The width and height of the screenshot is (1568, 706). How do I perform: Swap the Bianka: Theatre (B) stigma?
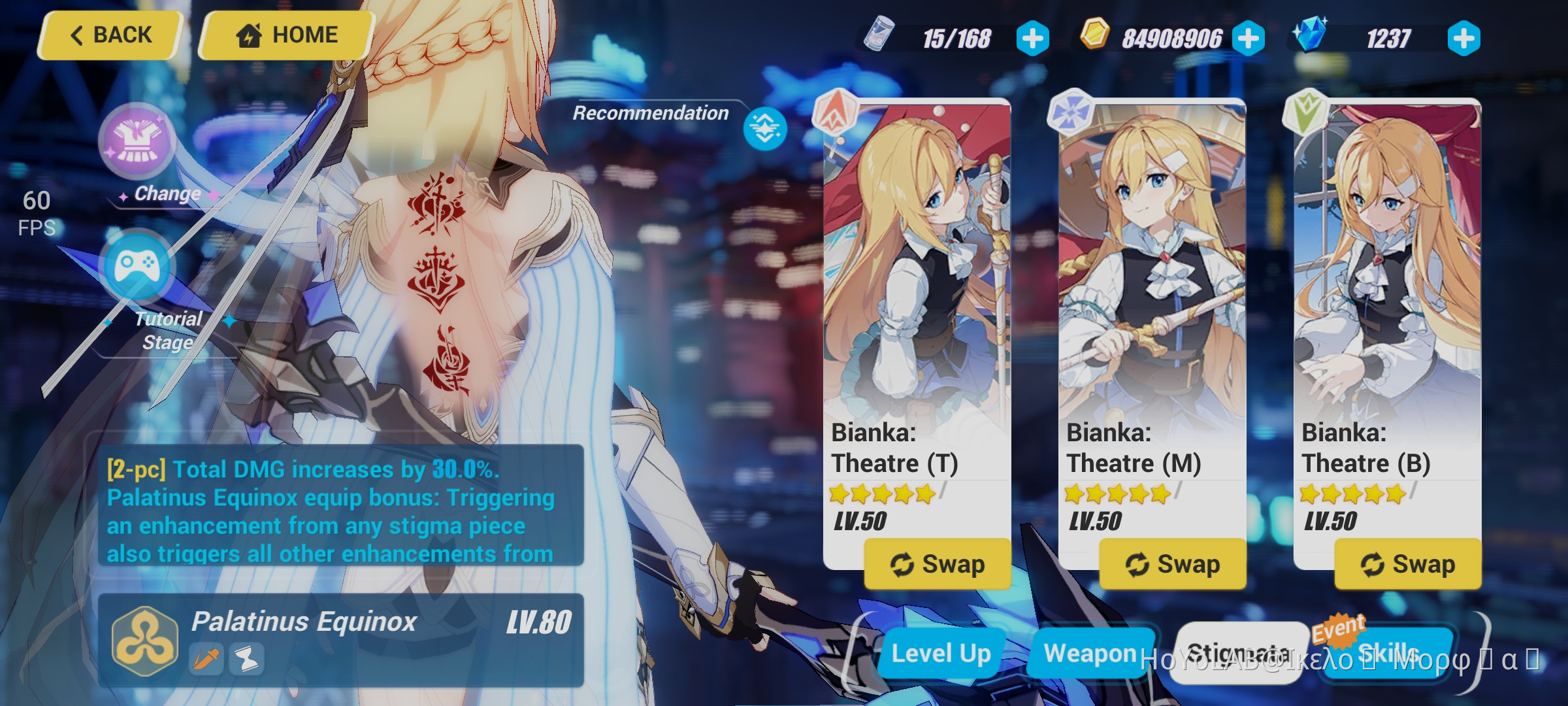click(x=1408, y=563)
